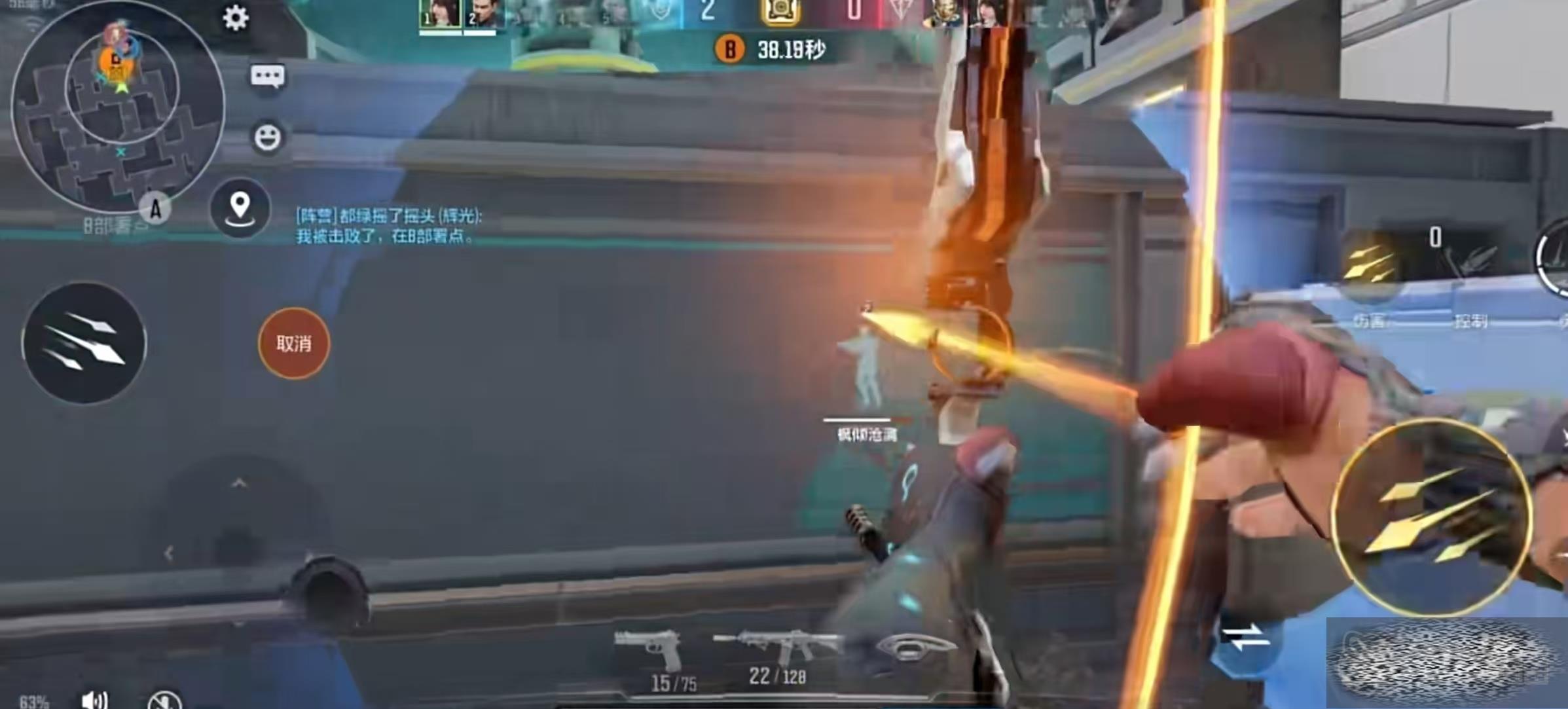The image size is (1568, 709).
Task: Open the chat speech-bubble button
Action: [268, 77]
